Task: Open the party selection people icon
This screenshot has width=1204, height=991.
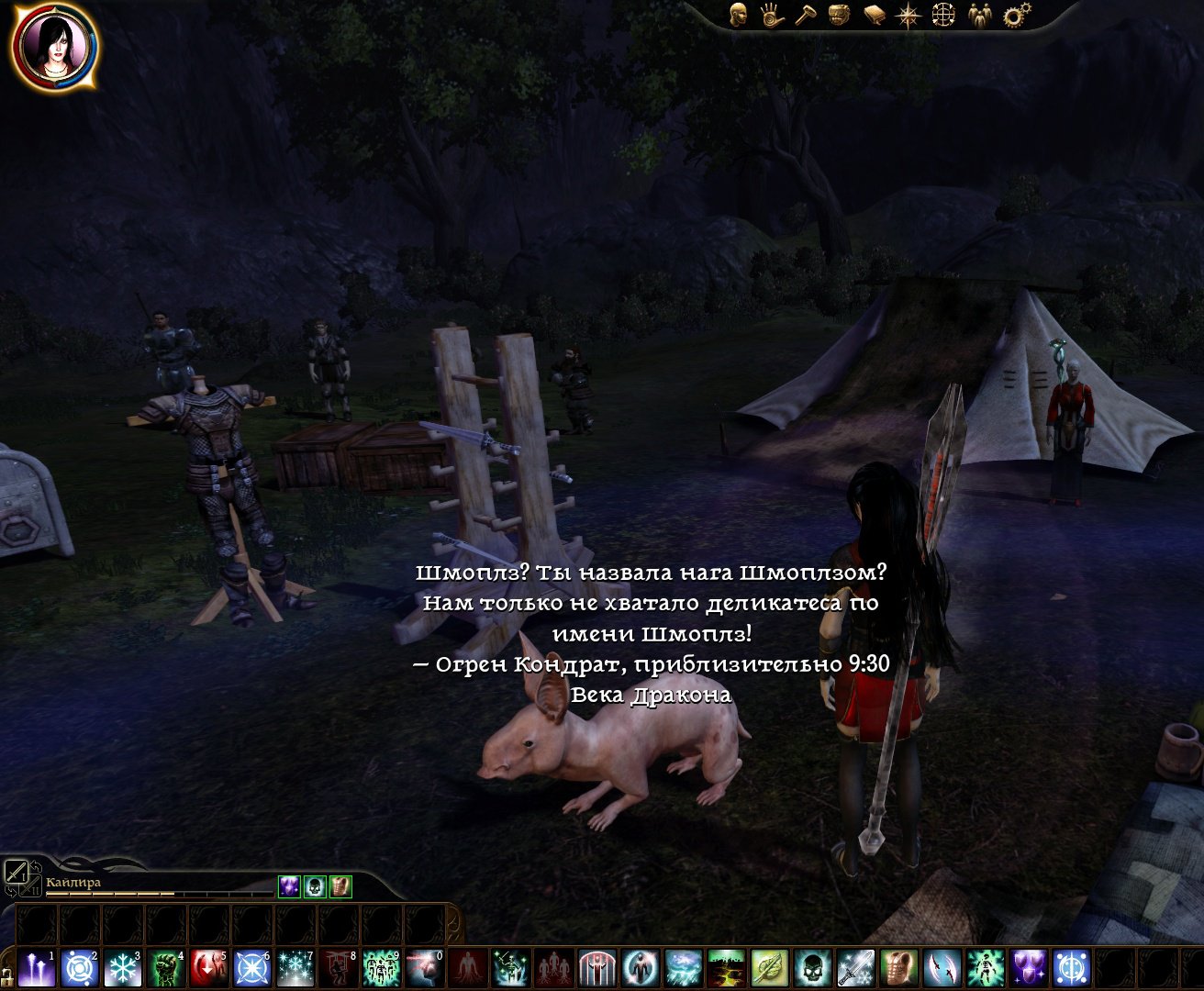Action: pyautogui.click(x=978, y=15)
